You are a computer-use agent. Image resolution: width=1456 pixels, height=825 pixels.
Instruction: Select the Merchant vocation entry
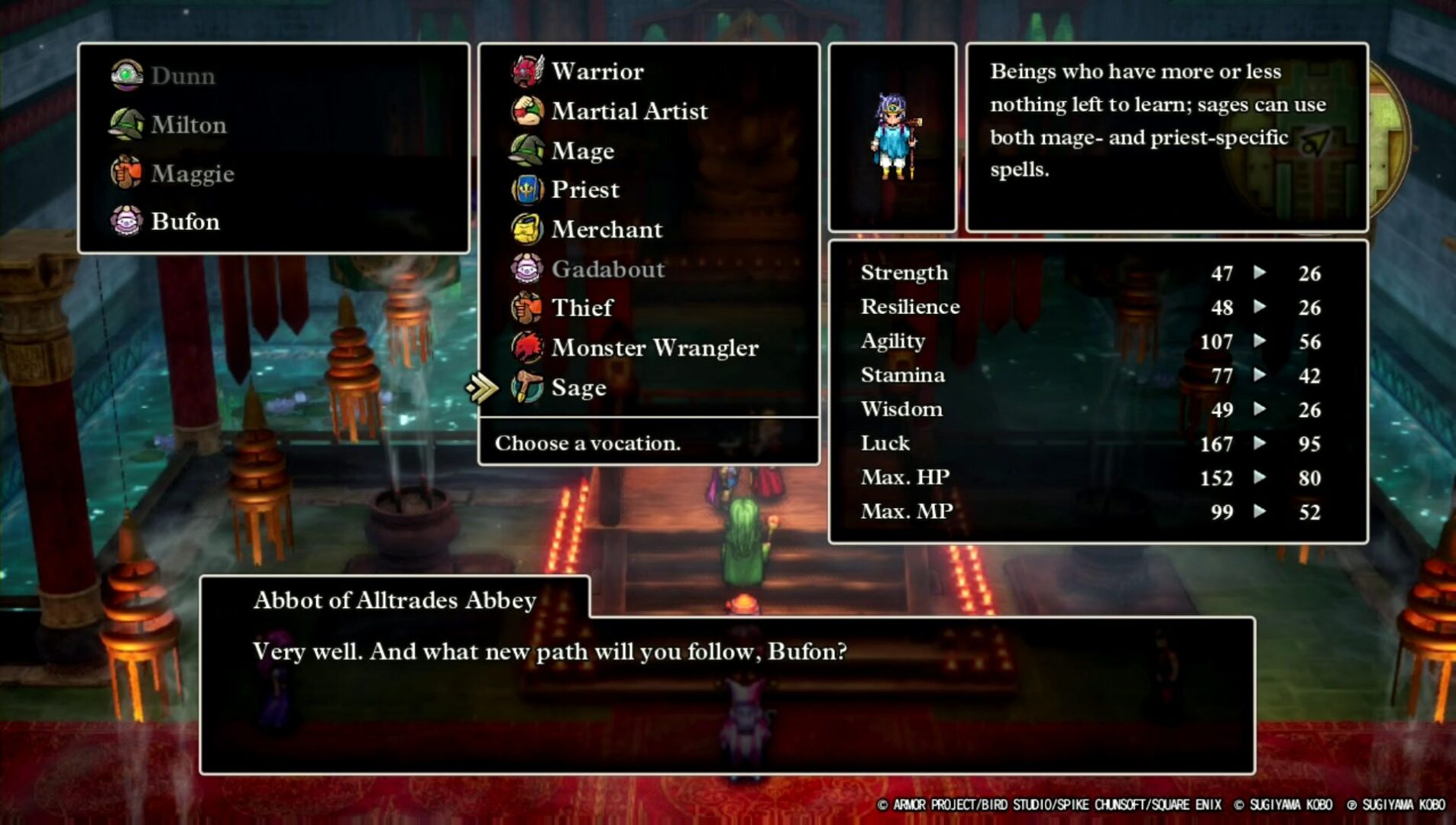coord(607,229)
